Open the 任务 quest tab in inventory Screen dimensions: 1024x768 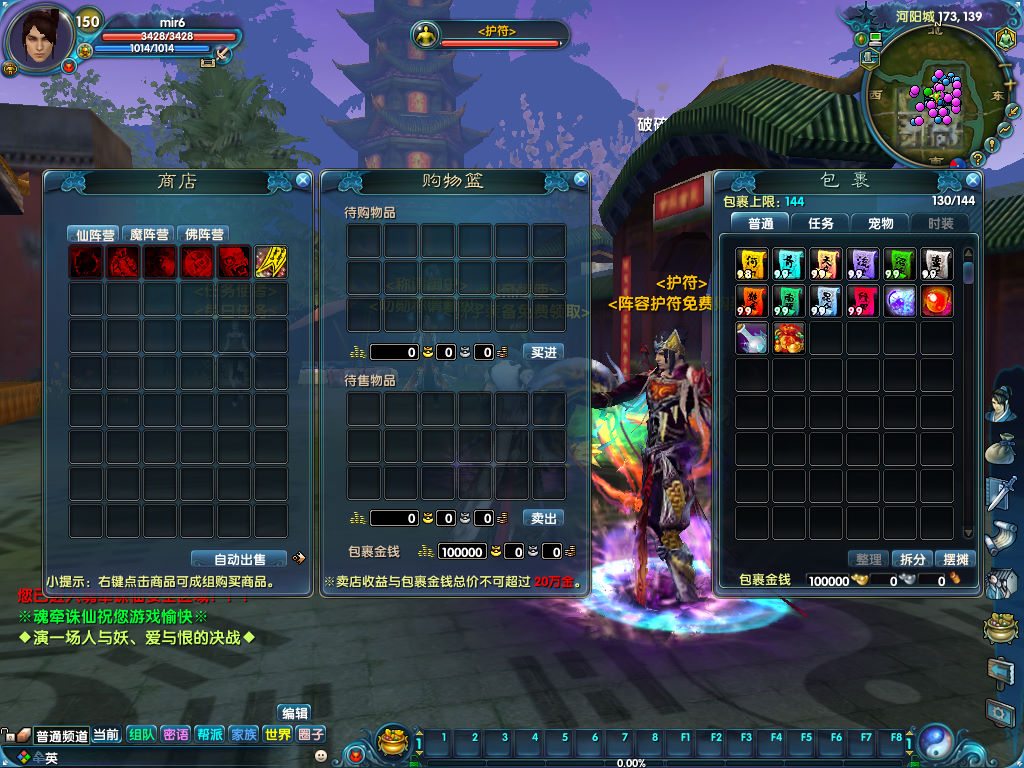(820, 223)
